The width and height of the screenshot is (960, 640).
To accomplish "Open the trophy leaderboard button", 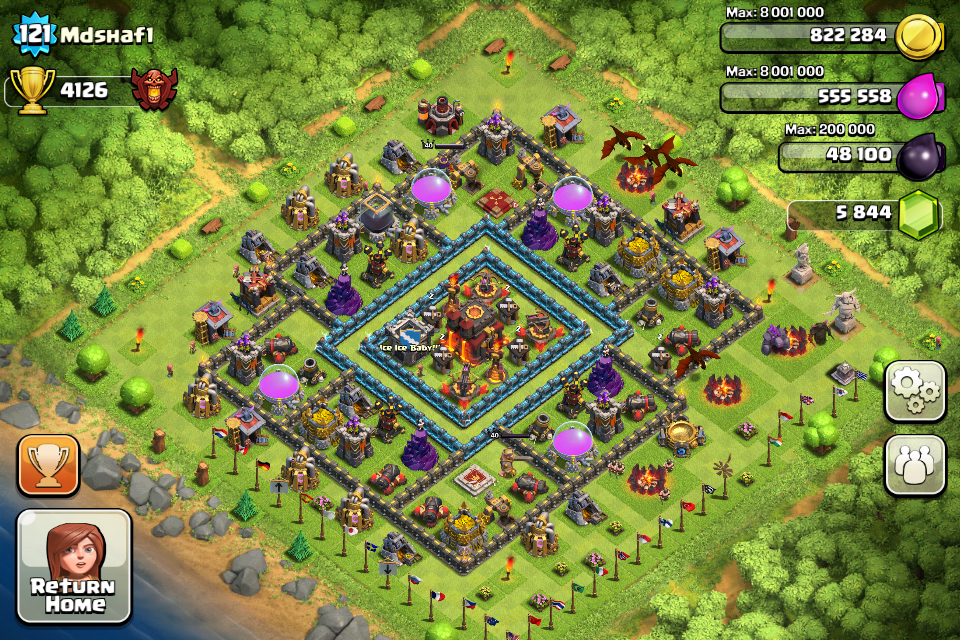I will point(48,465).
